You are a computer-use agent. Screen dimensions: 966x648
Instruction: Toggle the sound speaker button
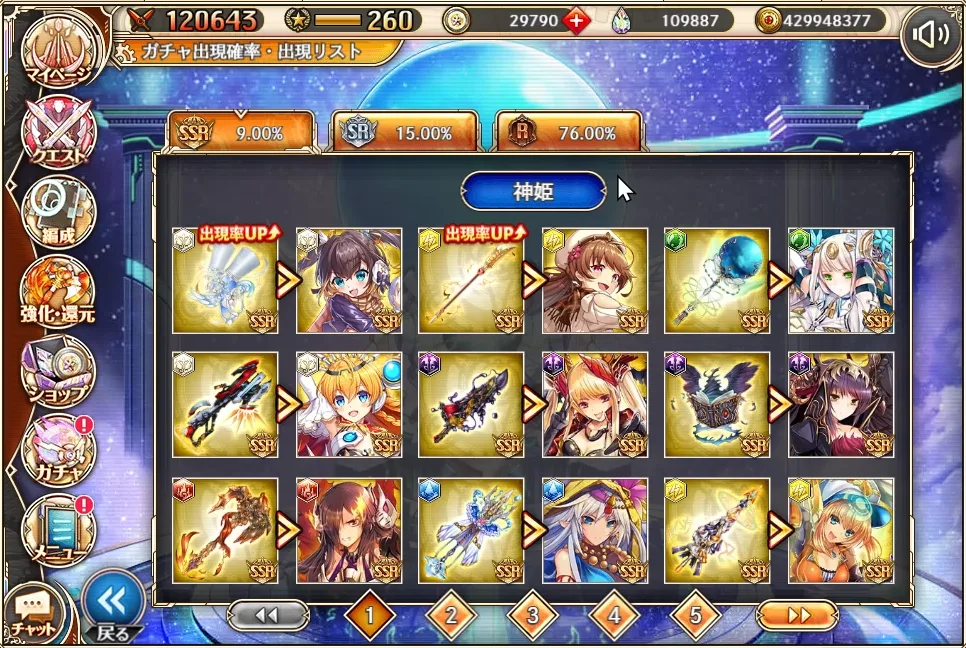coord(930,37)
